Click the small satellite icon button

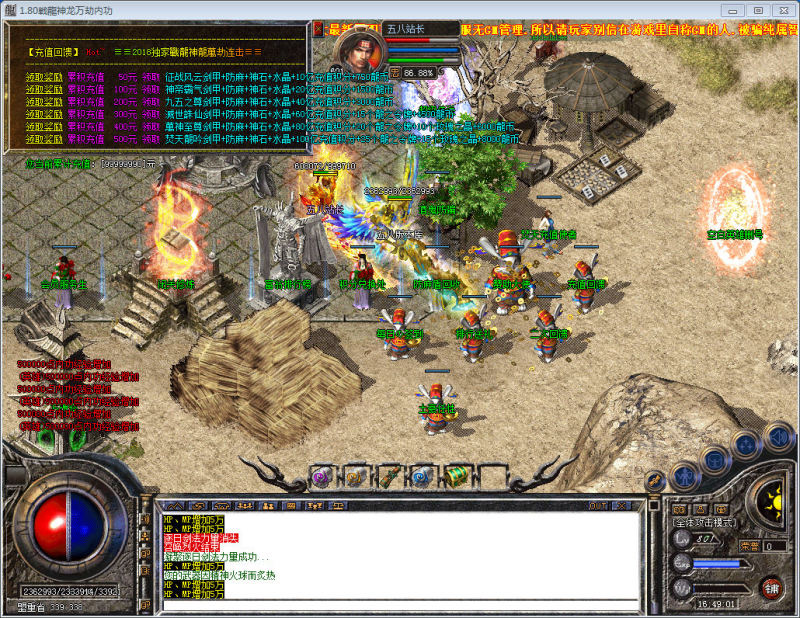(654, 481)
